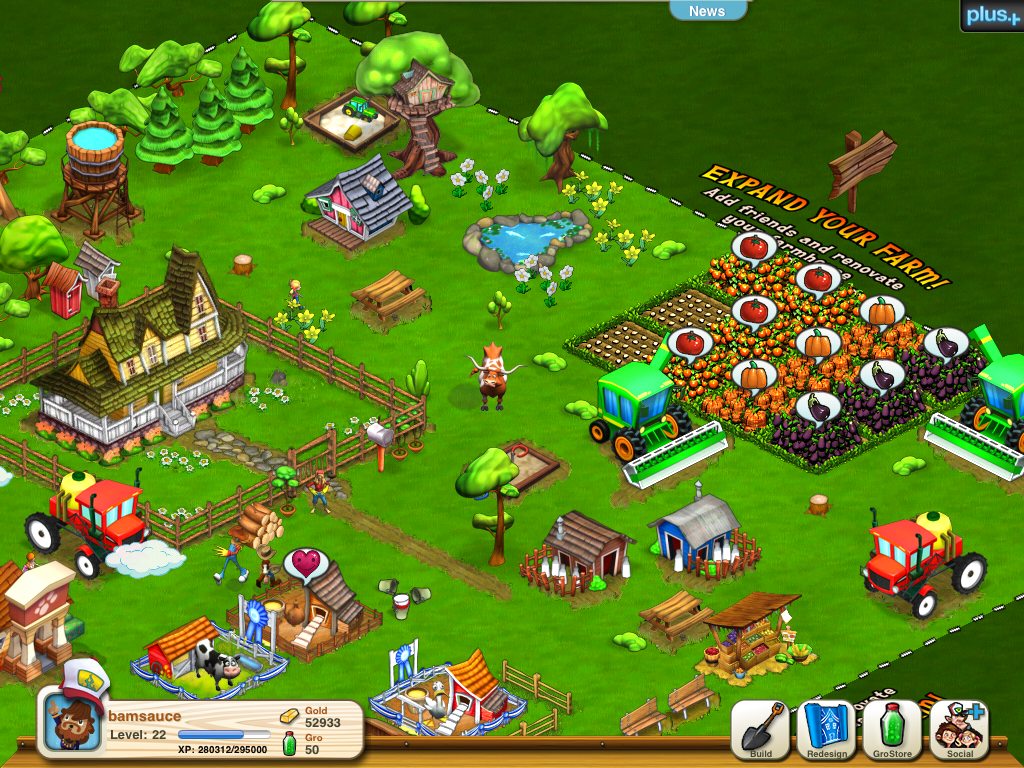Image resolution: width=1024 pixels, height=768 pixels.
Task: Open the Social menu
Action: tap(958, 730)
